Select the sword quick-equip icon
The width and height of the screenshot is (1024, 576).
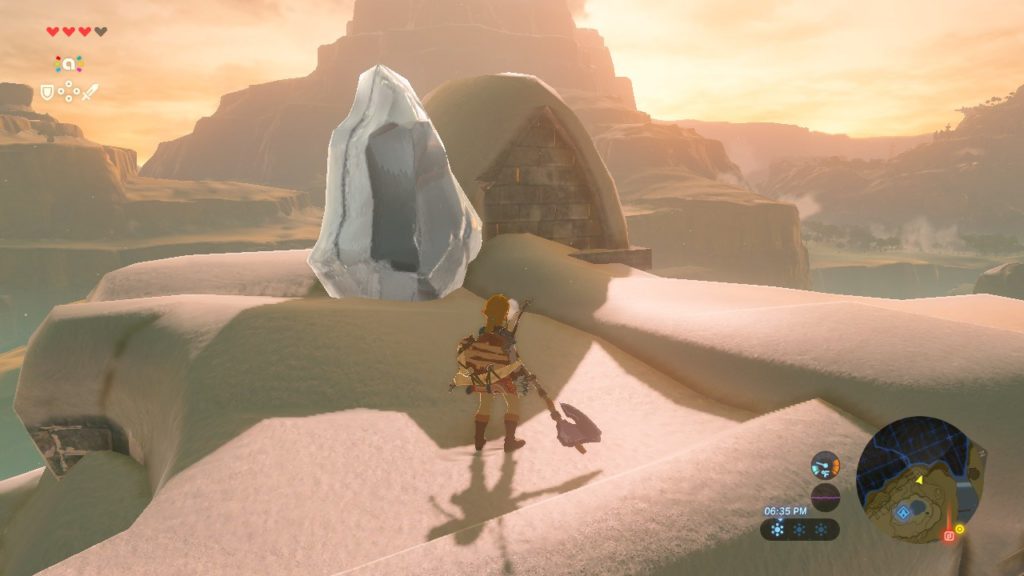[90, 92]
